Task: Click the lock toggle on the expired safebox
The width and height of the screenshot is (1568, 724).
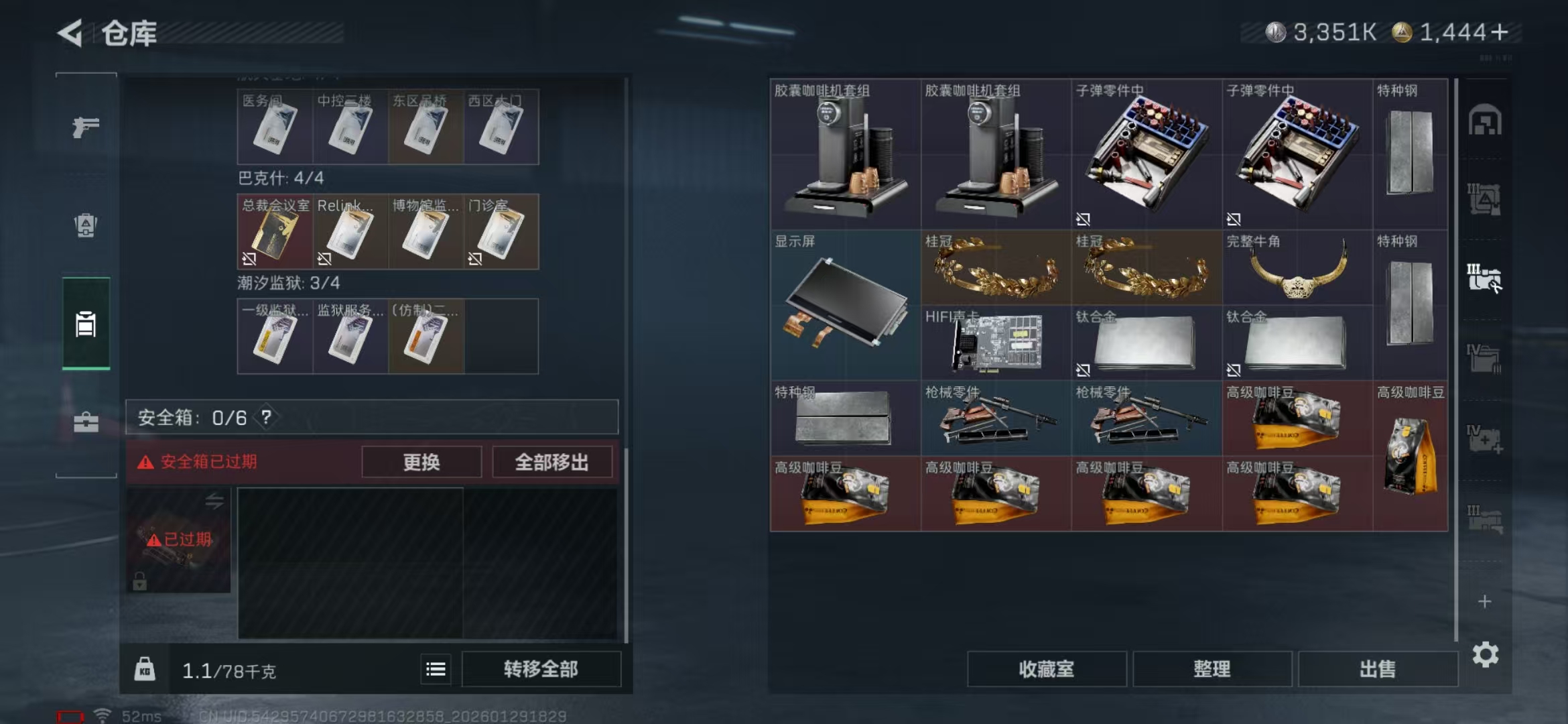Action: [139, 581]
